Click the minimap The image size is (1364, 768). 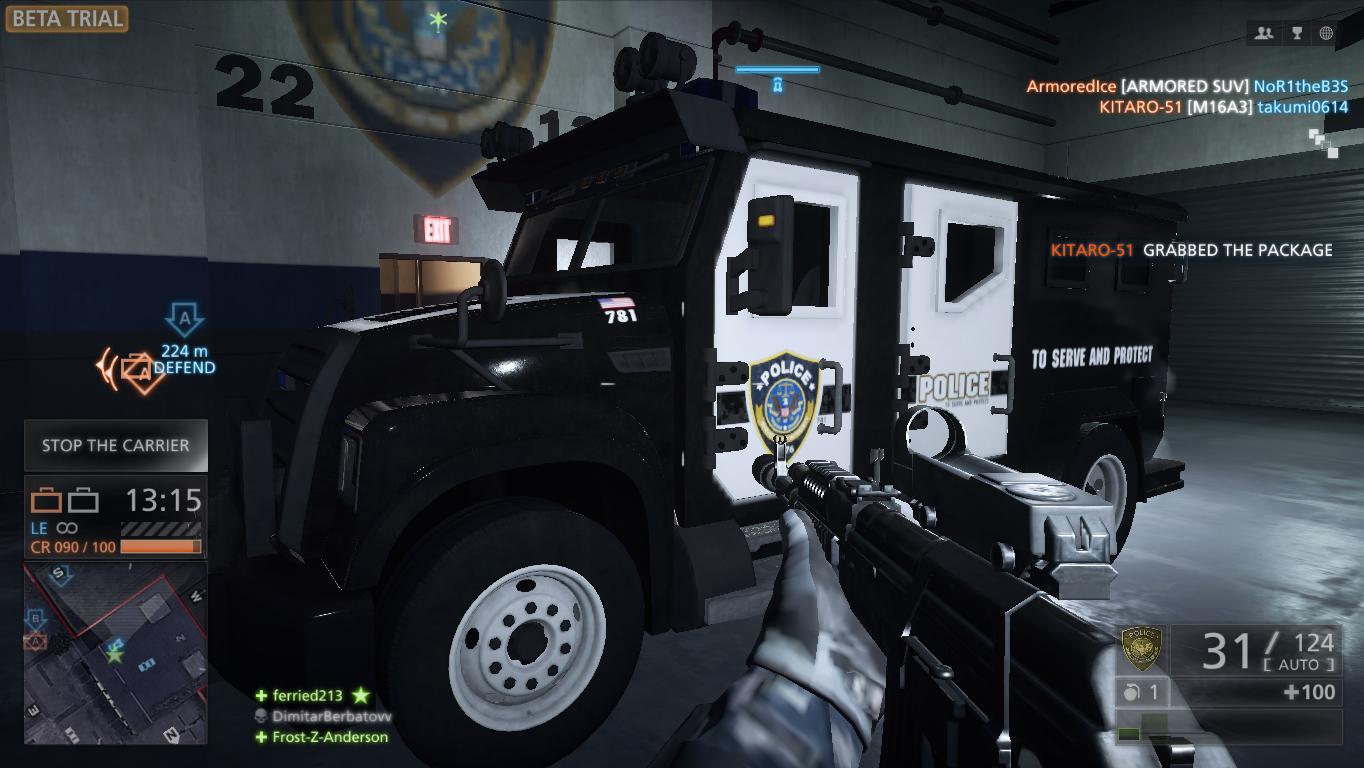point(115,653)
